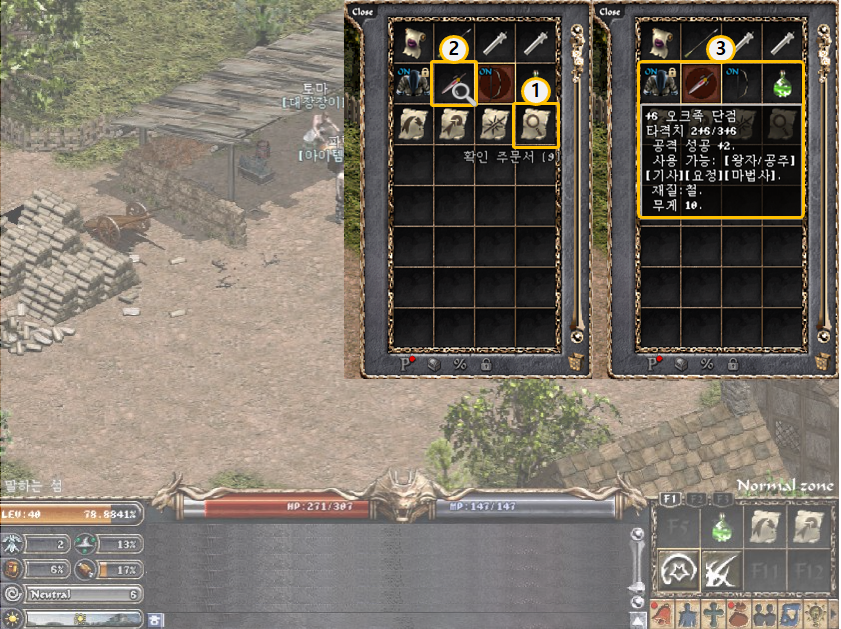The image size is (841, 629).
Task: Select the identify scroll marked with number 1
Action: [535, 125]
